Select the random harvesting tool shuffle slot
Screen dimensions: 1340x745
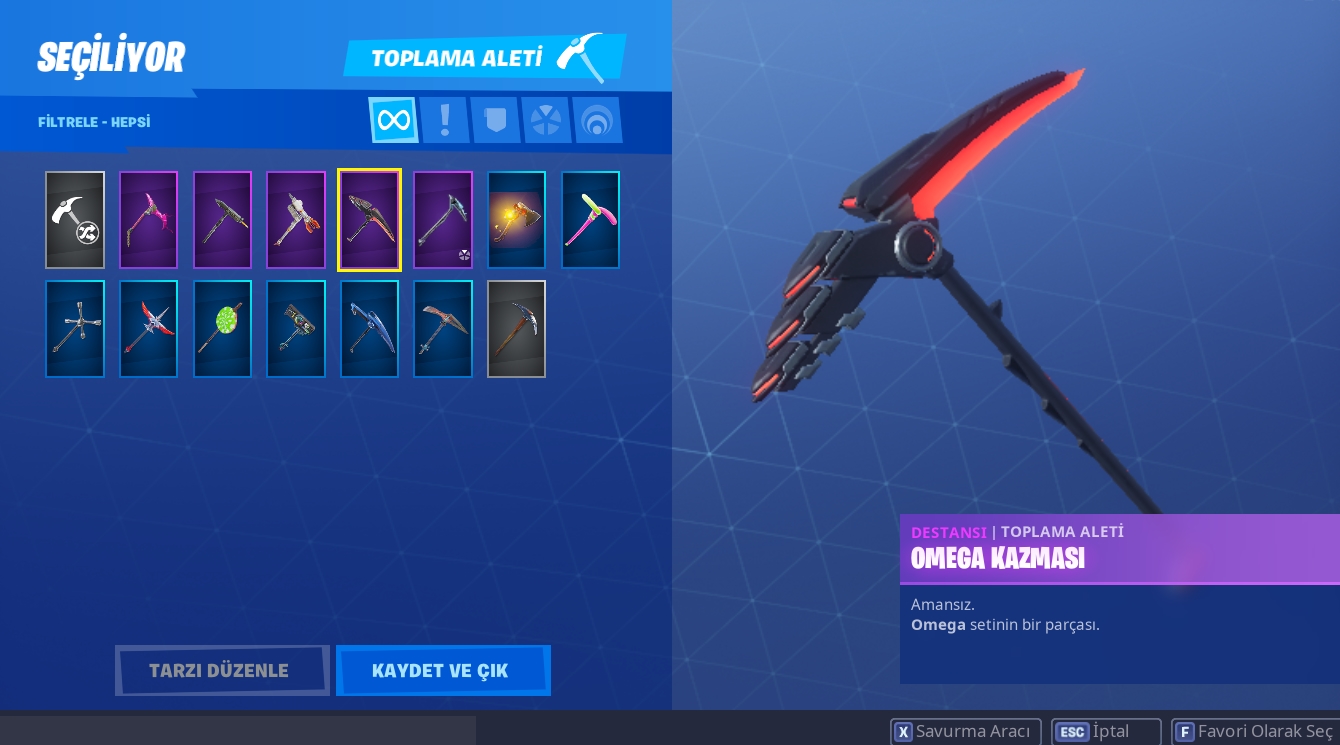pos(75,220)
